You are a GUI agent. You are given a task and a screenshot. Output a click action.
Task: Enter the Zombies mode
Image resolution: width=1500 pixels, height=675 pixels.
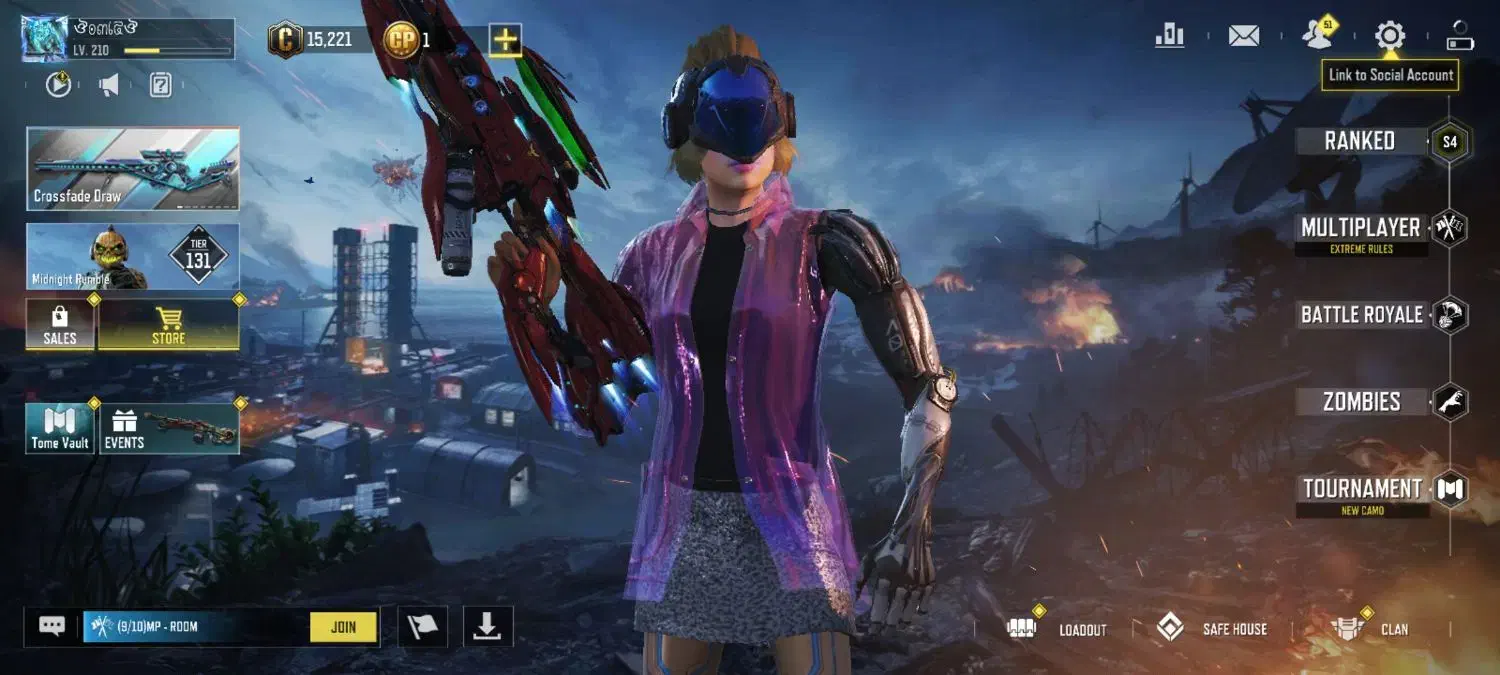click(x=1361, y=402)
